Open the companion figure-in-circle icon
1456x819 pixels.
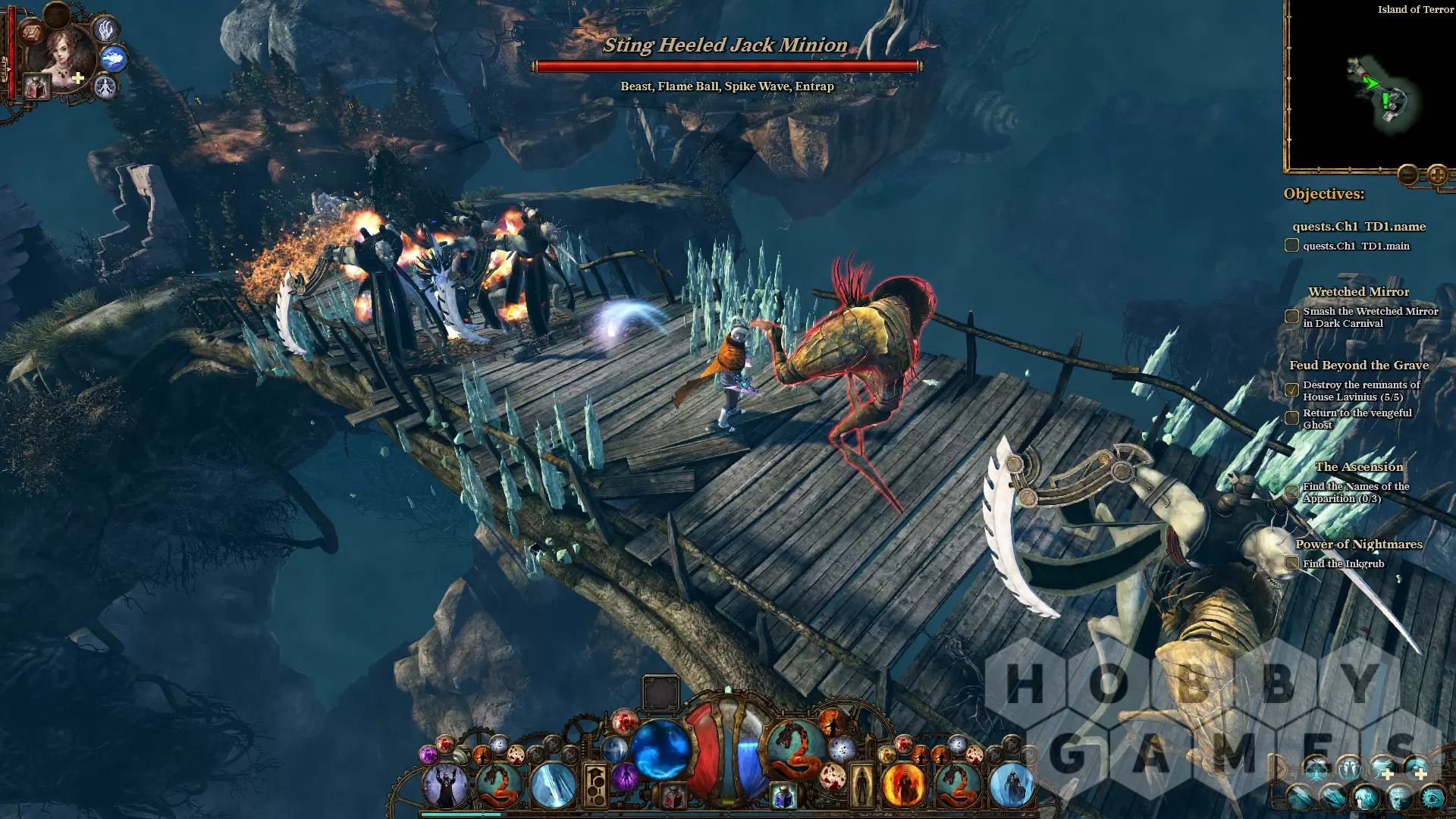[105, 87]
